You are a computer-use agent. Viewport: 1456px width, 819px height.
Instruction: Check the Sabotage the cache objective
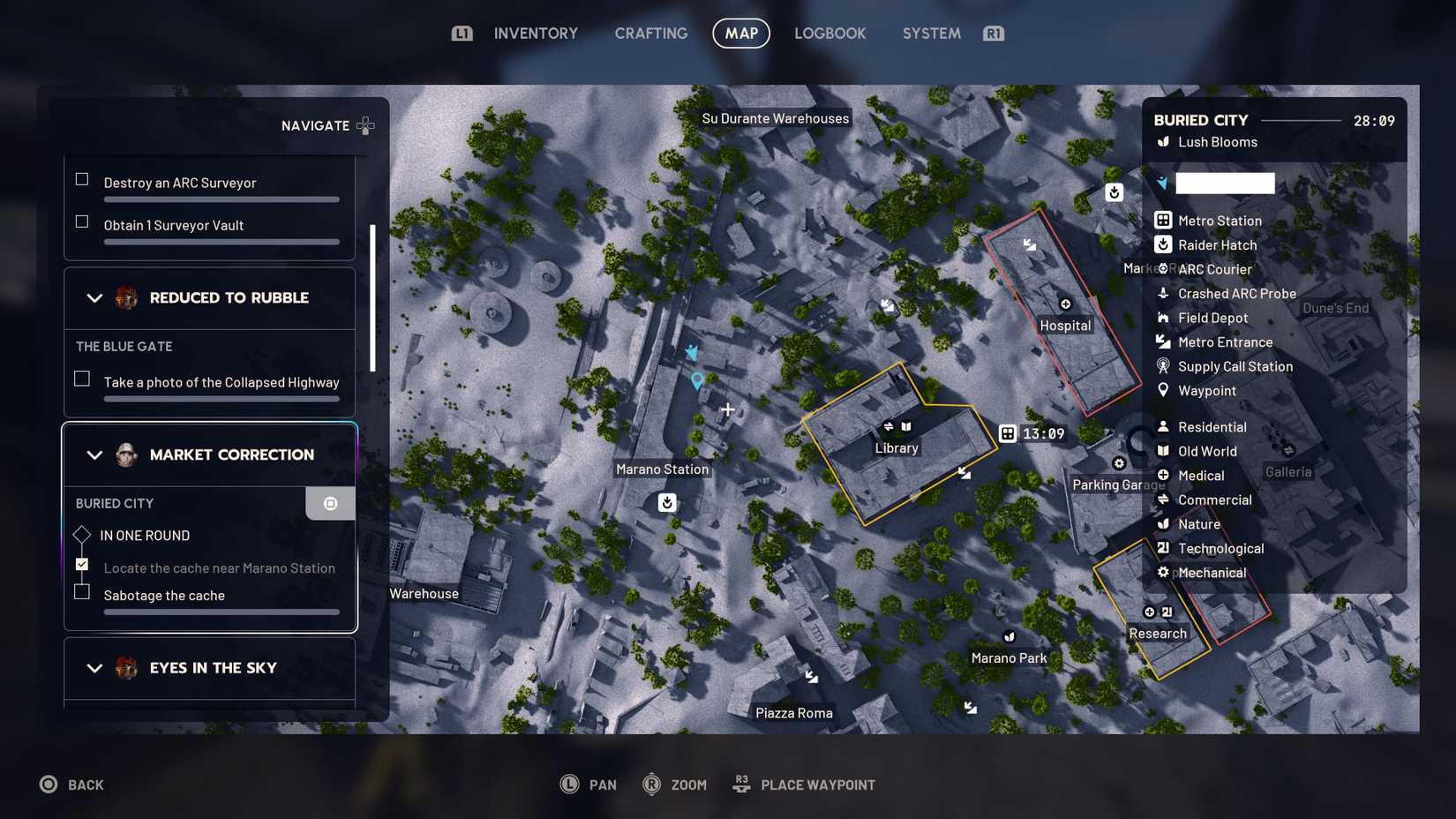click(x=82, y=591)
